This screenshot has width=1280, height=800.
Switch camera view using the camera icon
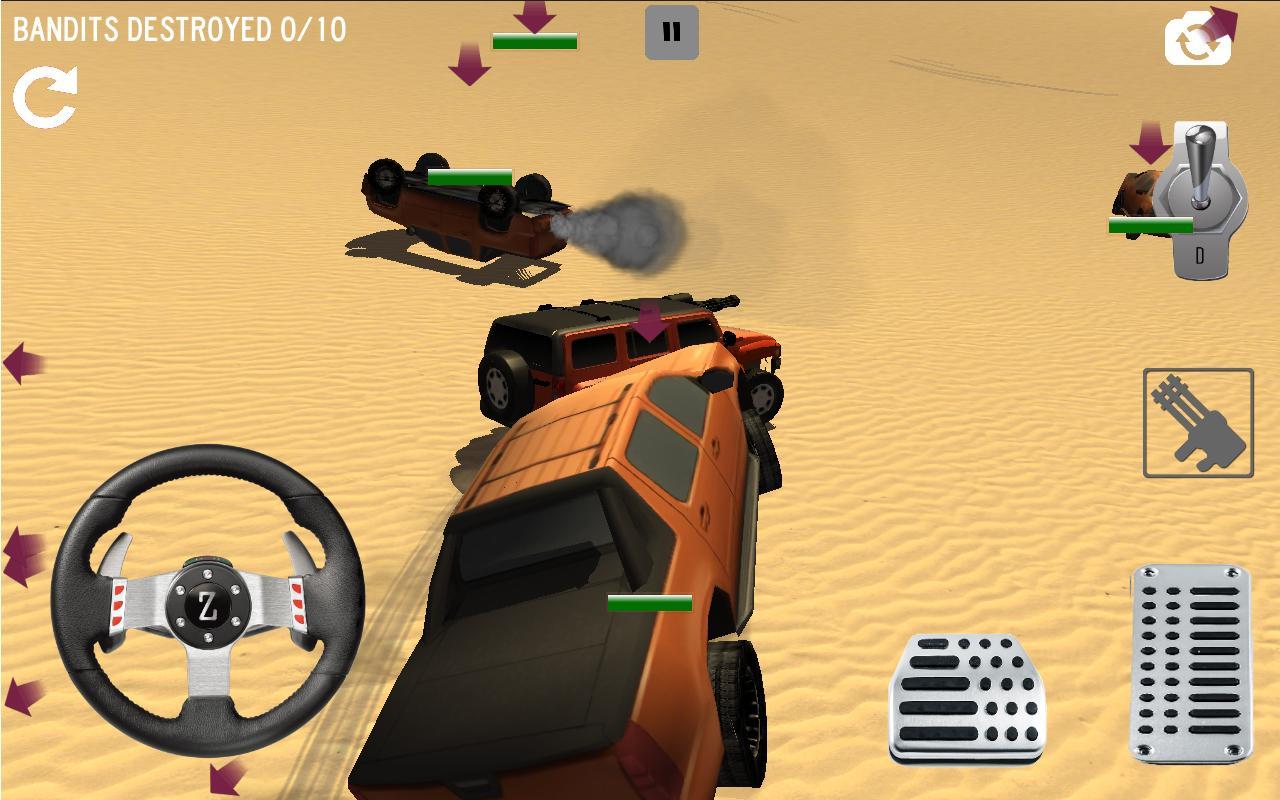point(1196,40)
